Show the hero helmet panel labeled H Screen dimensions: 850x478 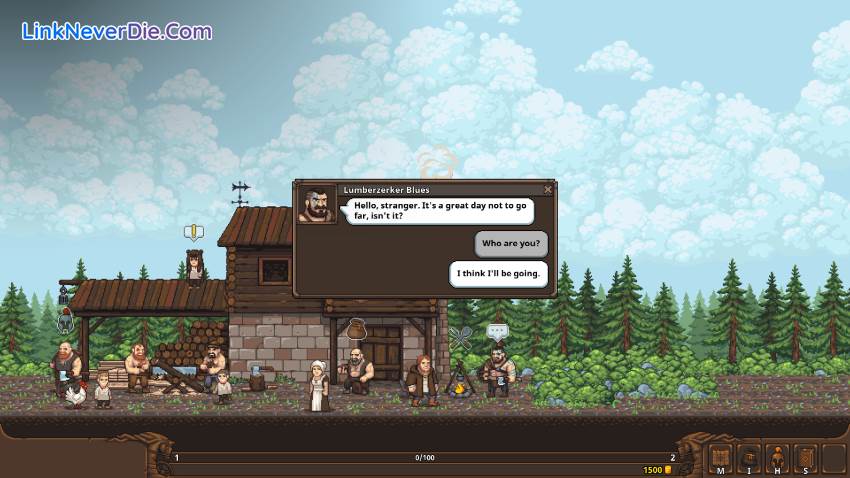click(777, 459)
